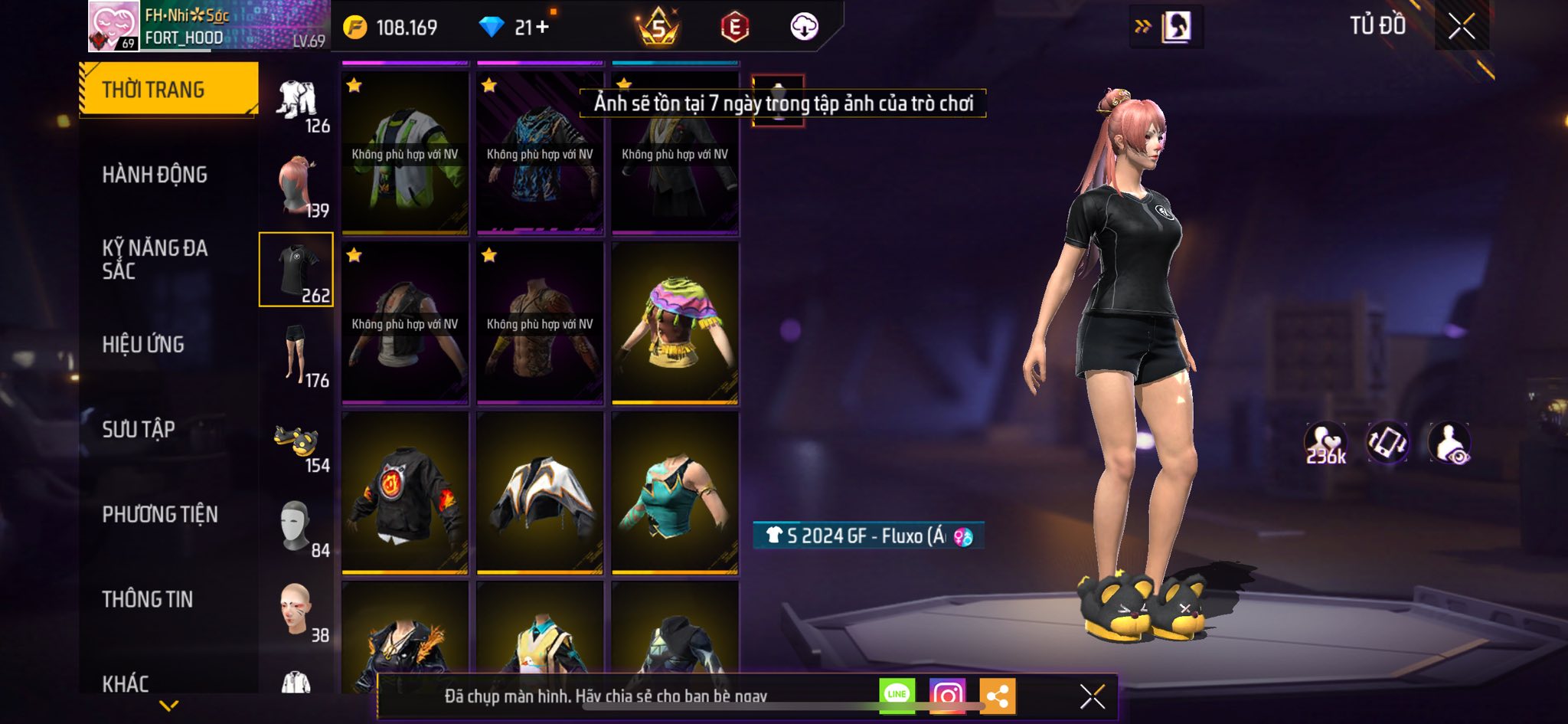The height and width of the screenshot is (724, 1568).
Task: Show the Thông Tin tab
Action: click(148, 599)
